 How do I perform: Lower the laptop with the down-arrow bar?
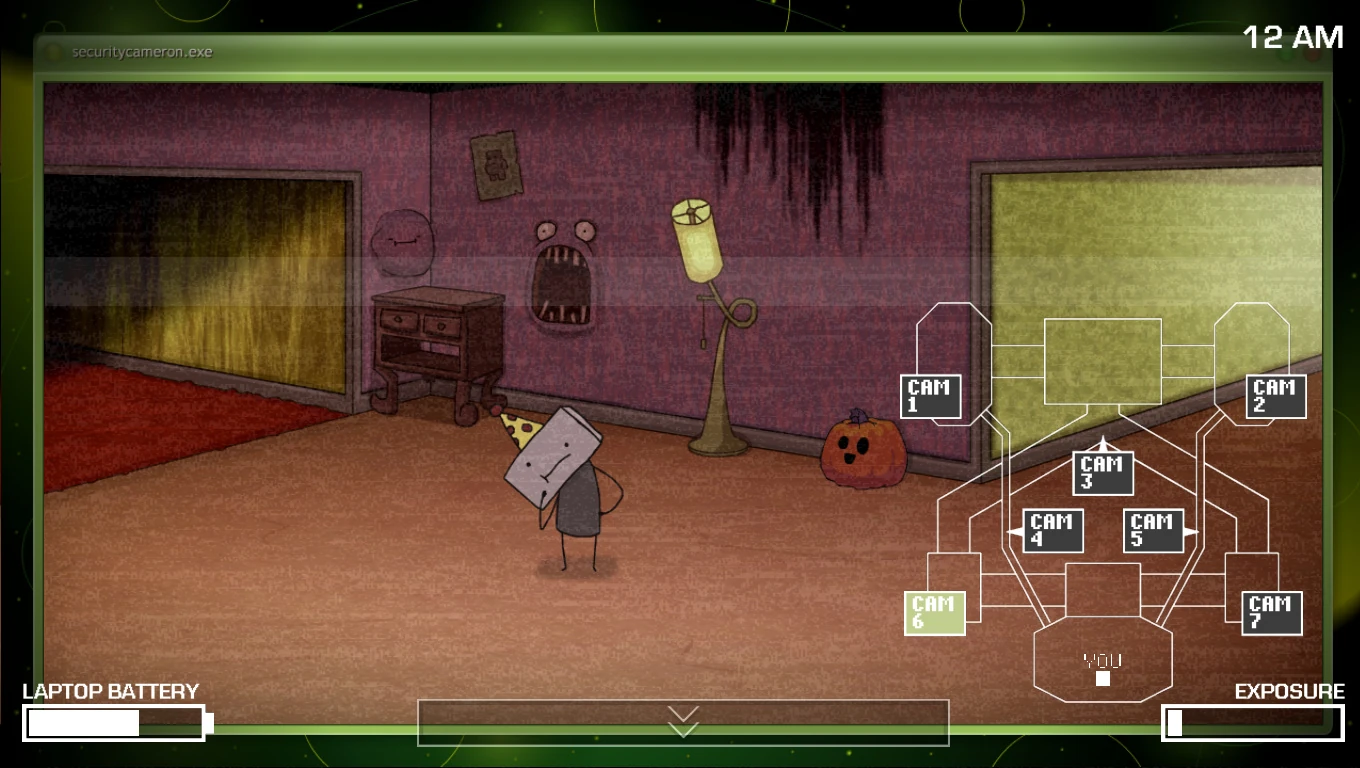[683, 722]
